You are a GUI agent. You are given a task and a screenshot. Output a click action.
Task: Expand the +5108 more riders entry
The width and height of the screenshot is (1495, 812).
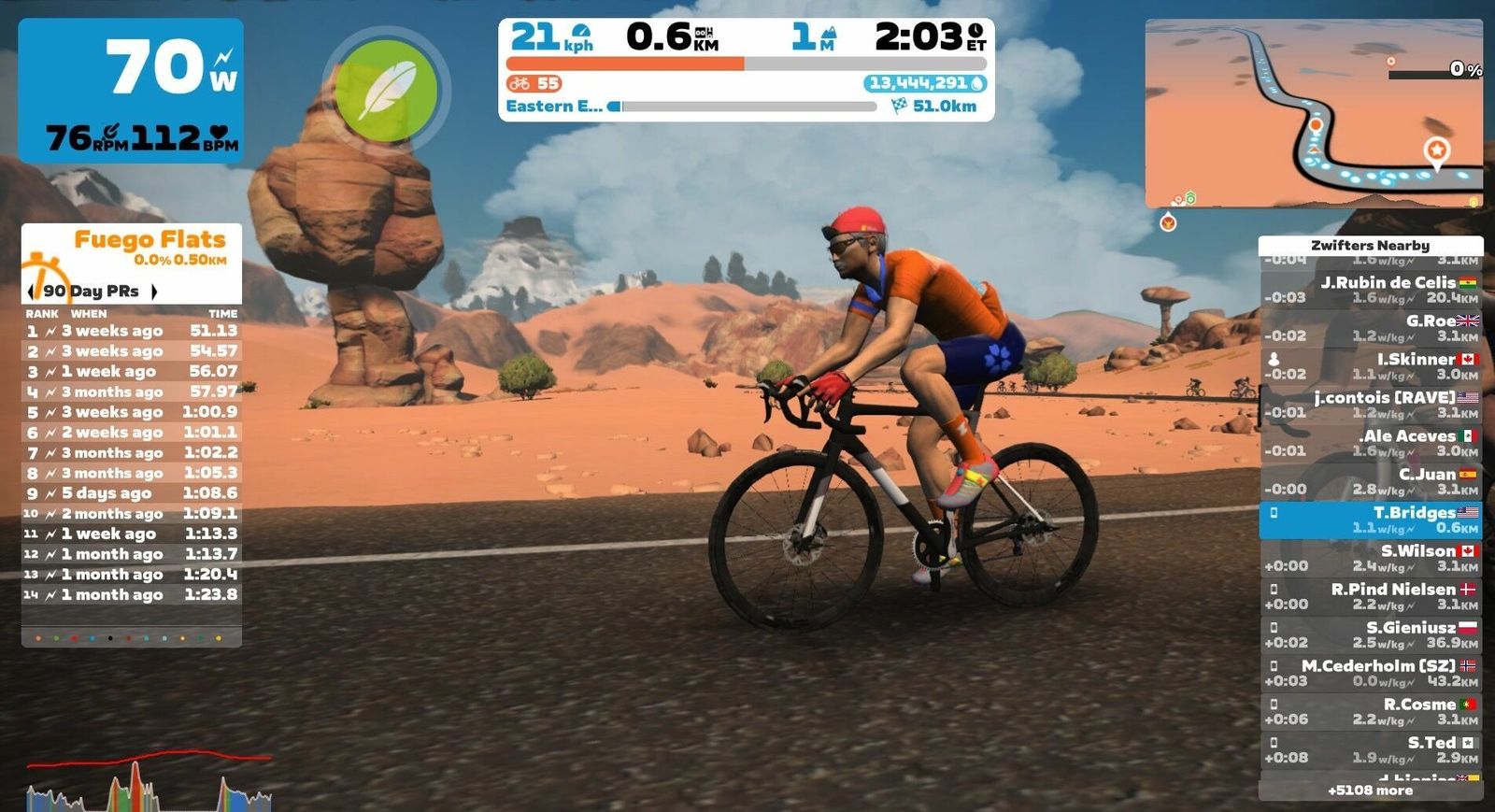1371,791
